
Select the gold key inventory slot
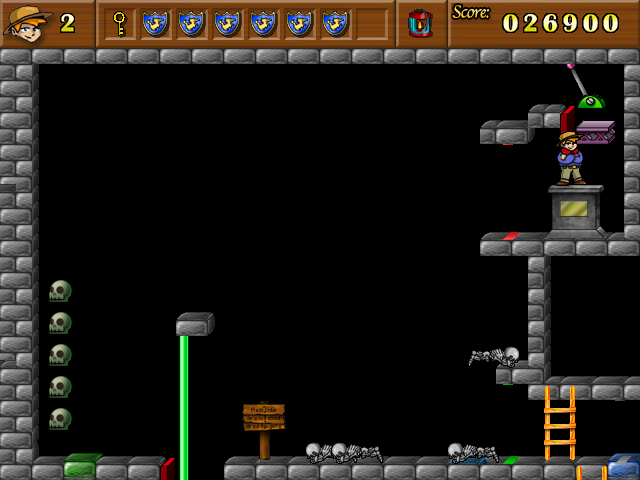click(120, 23)
